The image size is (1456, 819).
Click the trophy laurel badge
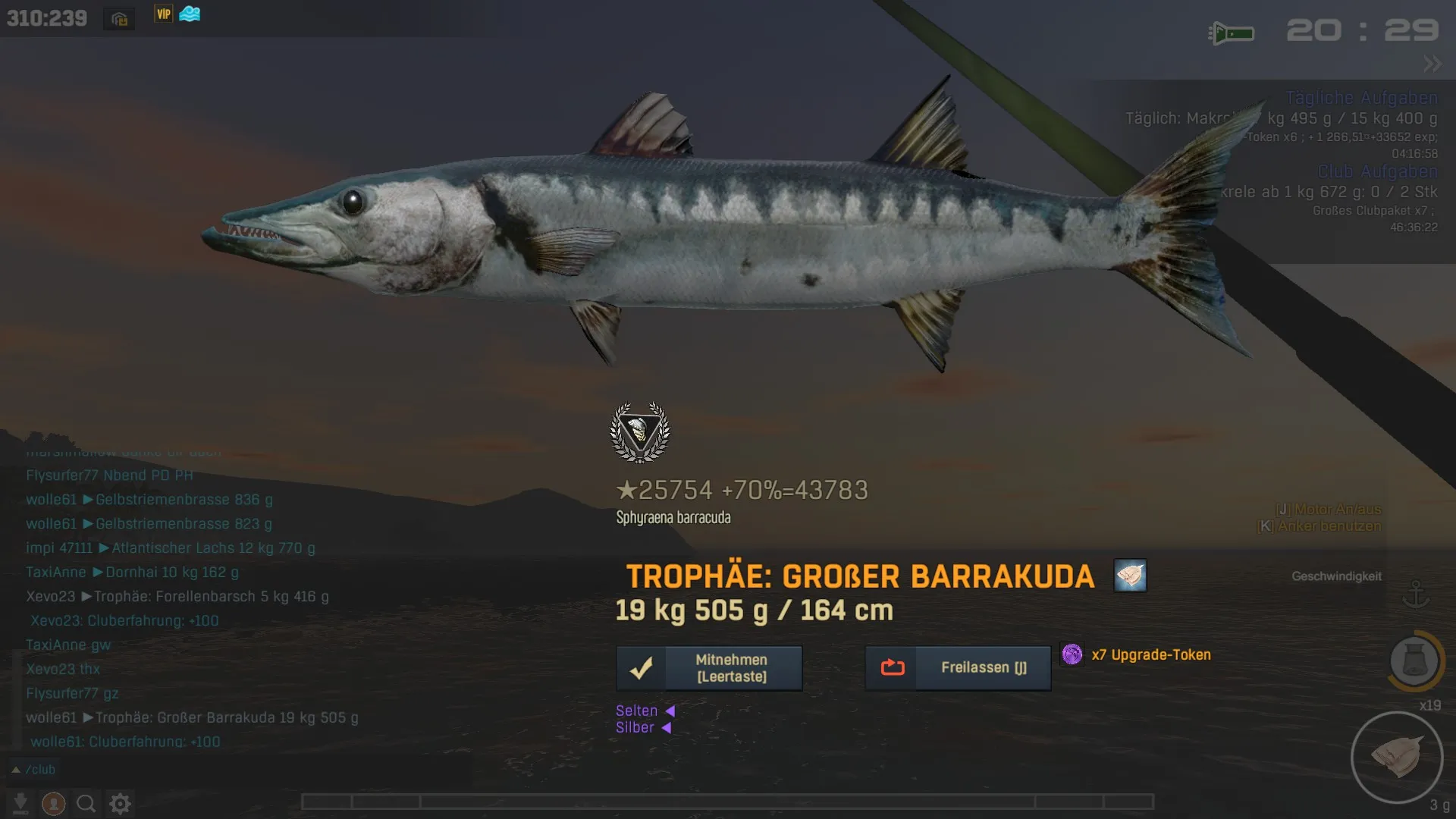[x=640, y=432]
